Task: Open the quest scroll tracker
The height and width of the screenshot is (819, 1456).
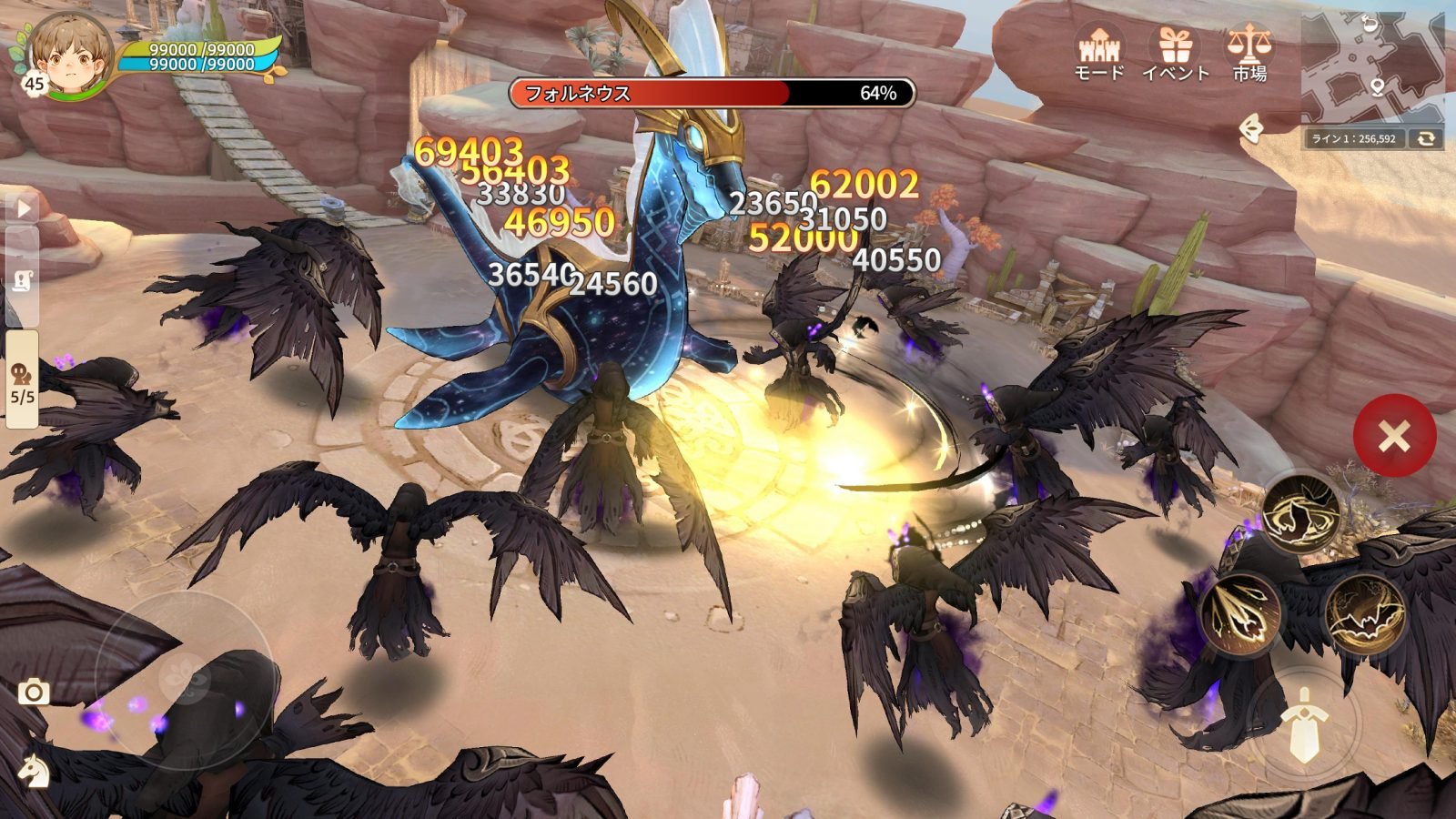Action: point(23,282)
